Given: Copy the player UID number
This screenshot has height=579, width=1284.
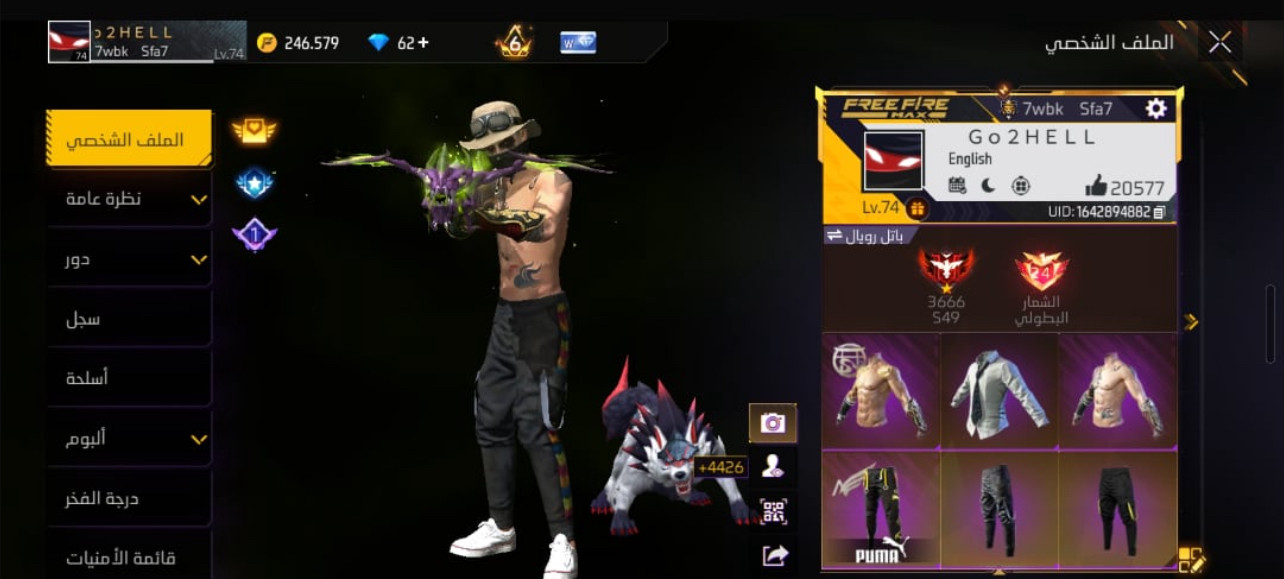Looking at the screenshot, I should [x=1159, y=212].
